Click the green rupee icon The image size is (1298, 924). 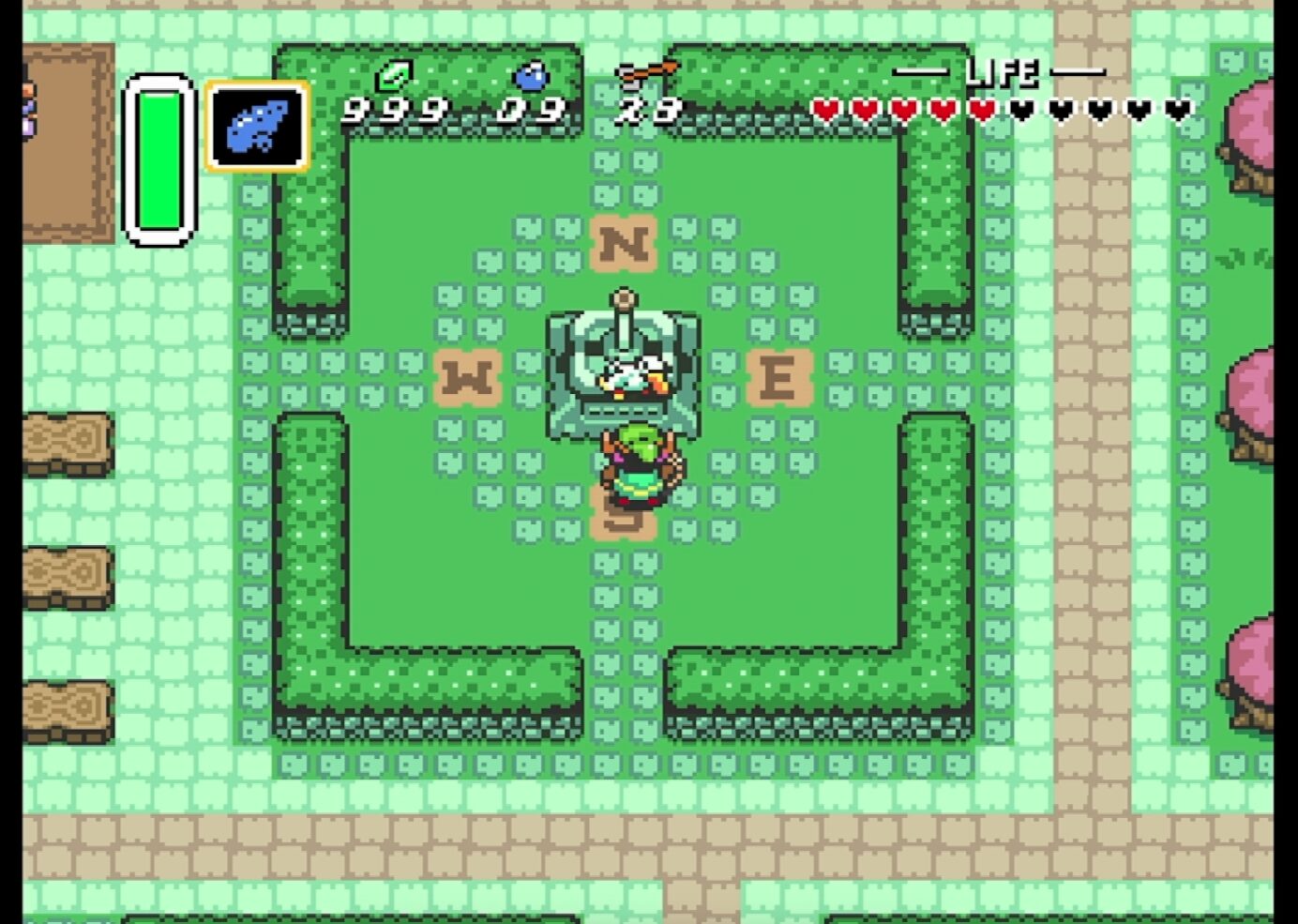pyautogui.click(x=394, y=74)
